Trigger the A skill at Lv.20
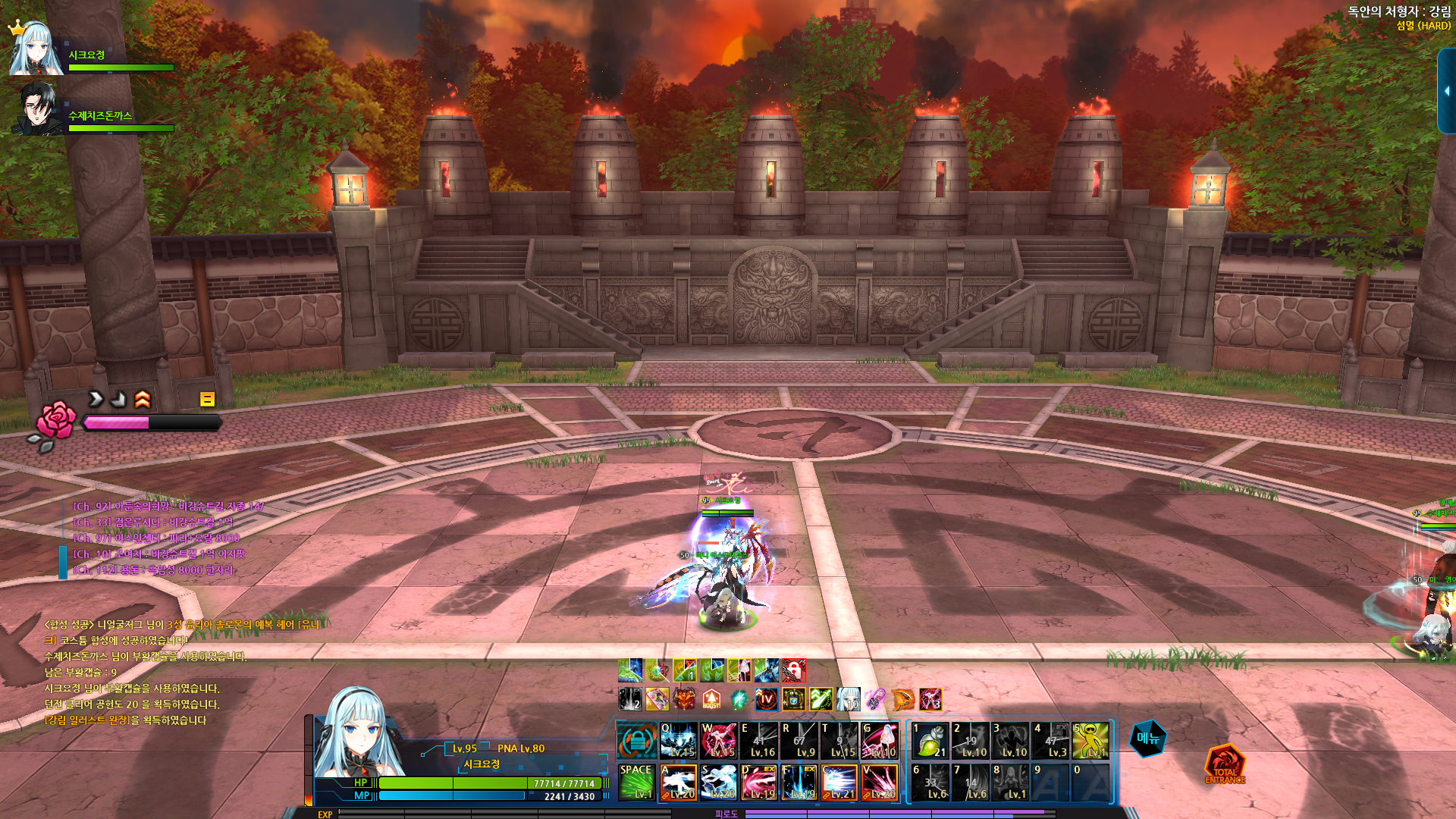 (x=677, y=782)
